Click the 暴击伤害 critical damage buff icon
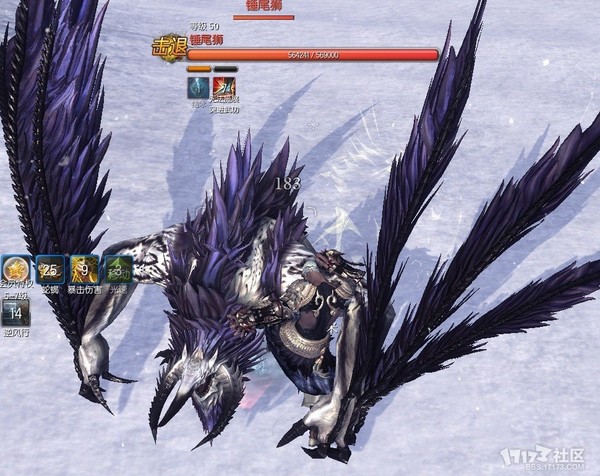Image resolution: width=600 pixels, height=476 pixels. 84,269
